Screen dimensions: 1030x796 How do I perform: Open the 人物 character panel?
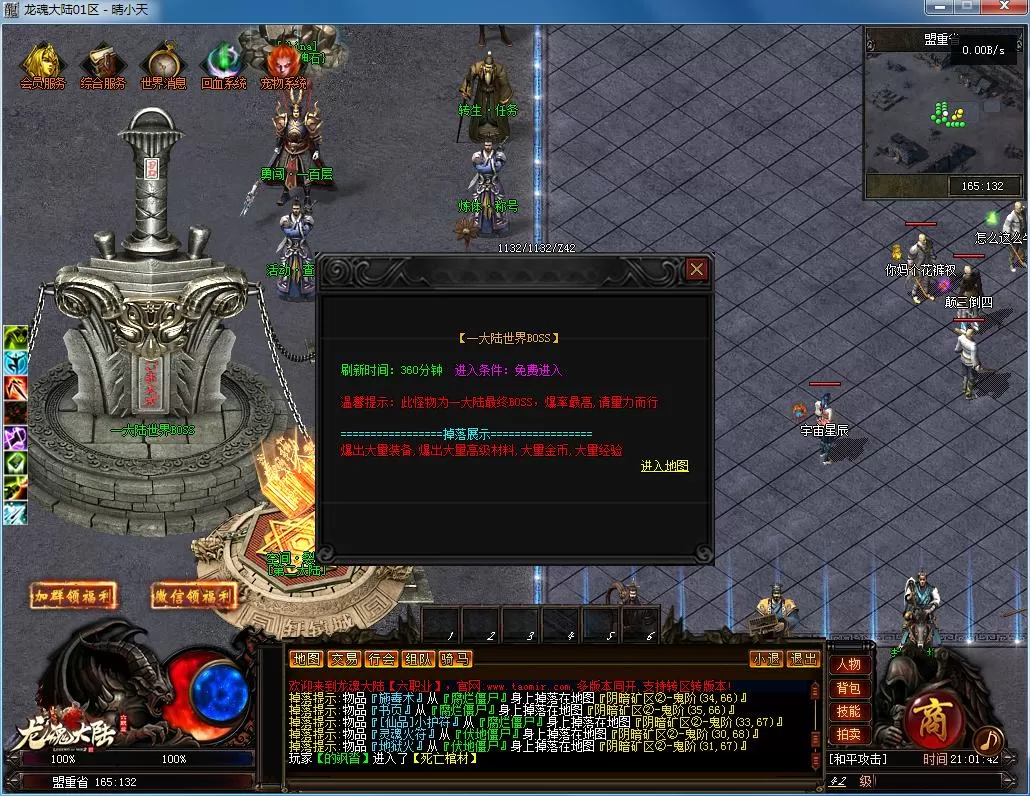pyautogui.click(x=848, y=665)
